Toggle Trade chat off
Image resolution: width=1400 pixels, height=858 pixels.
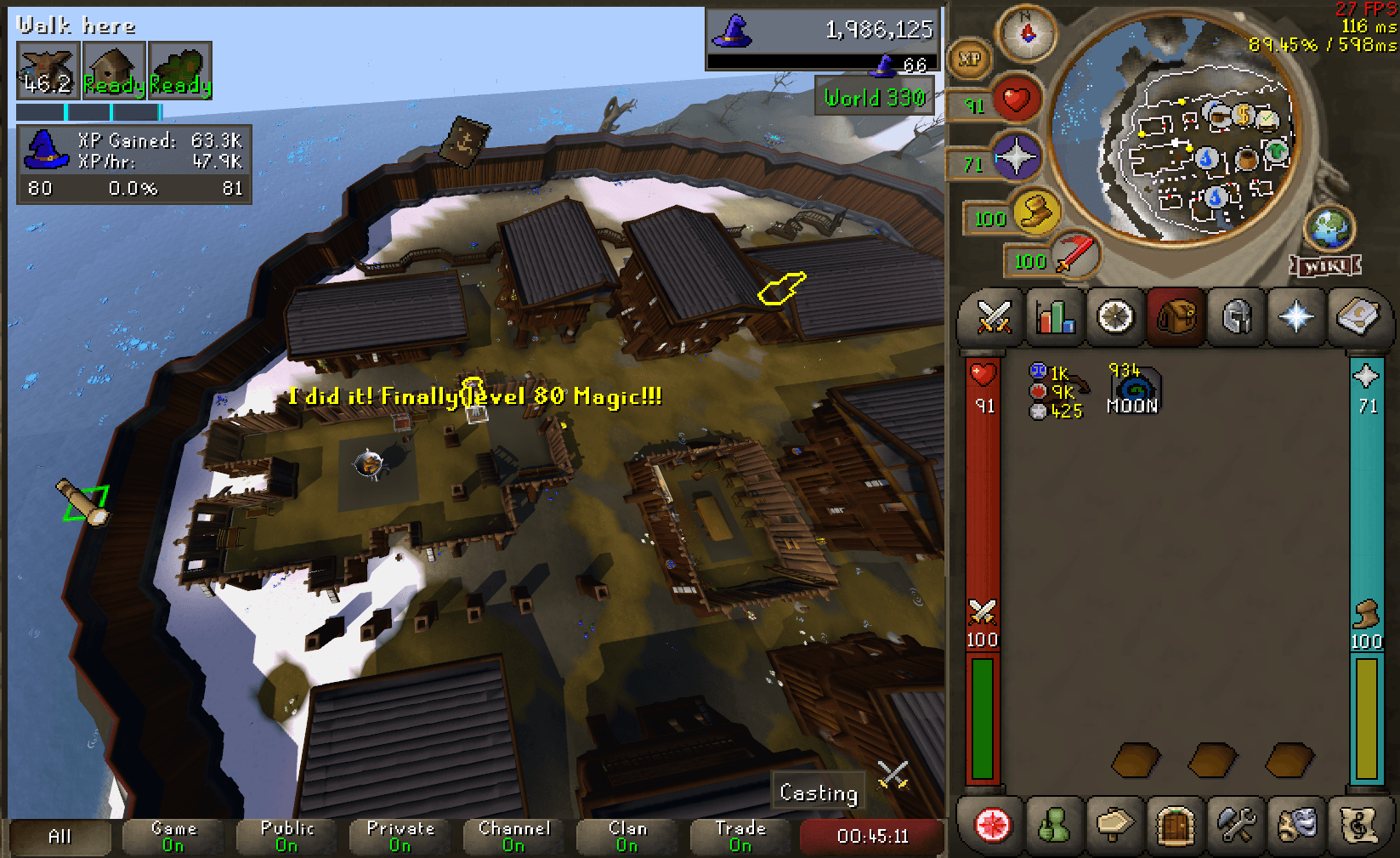click(740, 837)
